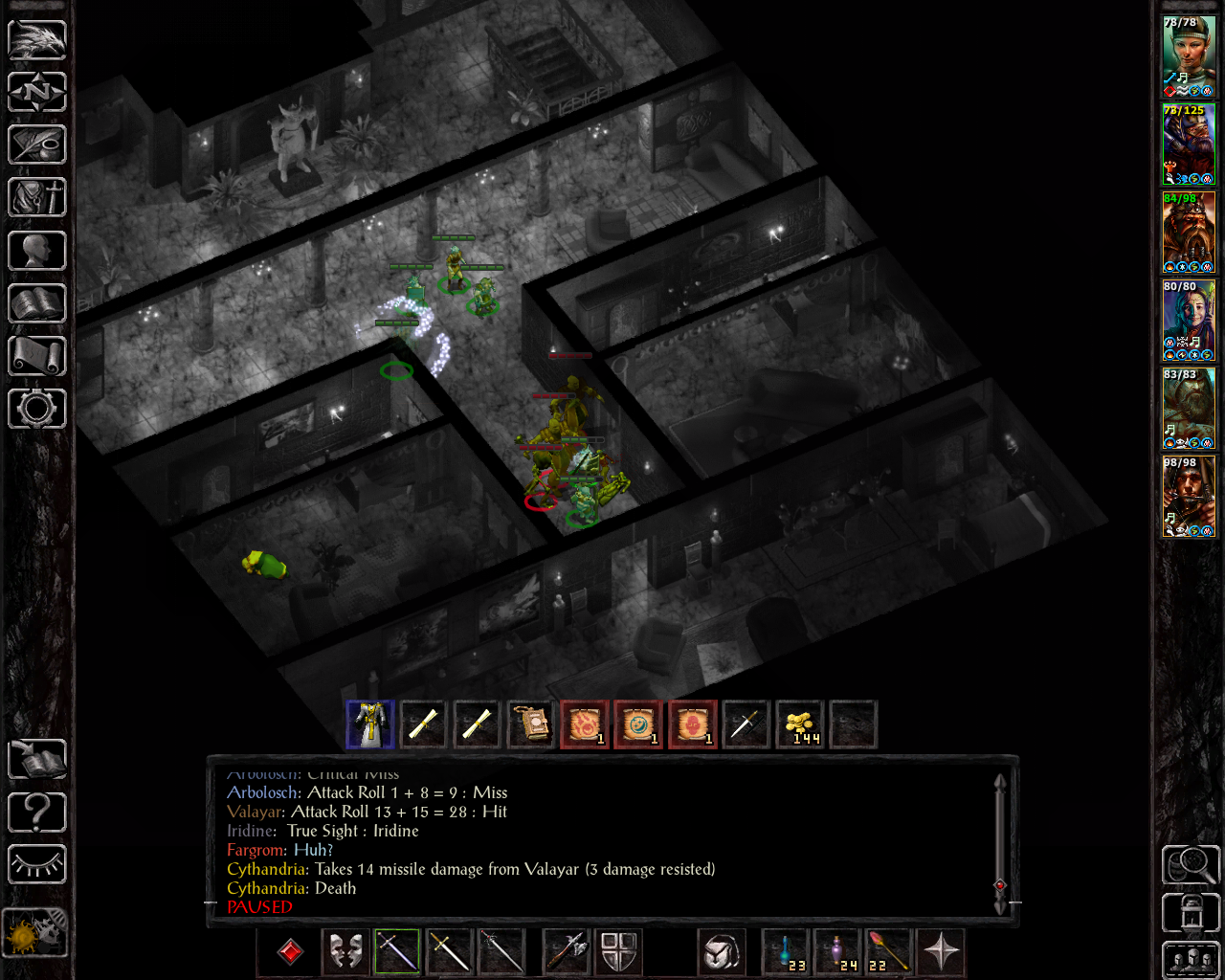The image size is (1225, 980).
Task: Open the journal with the quill and inkwell
Action: (x=37, y=145)
